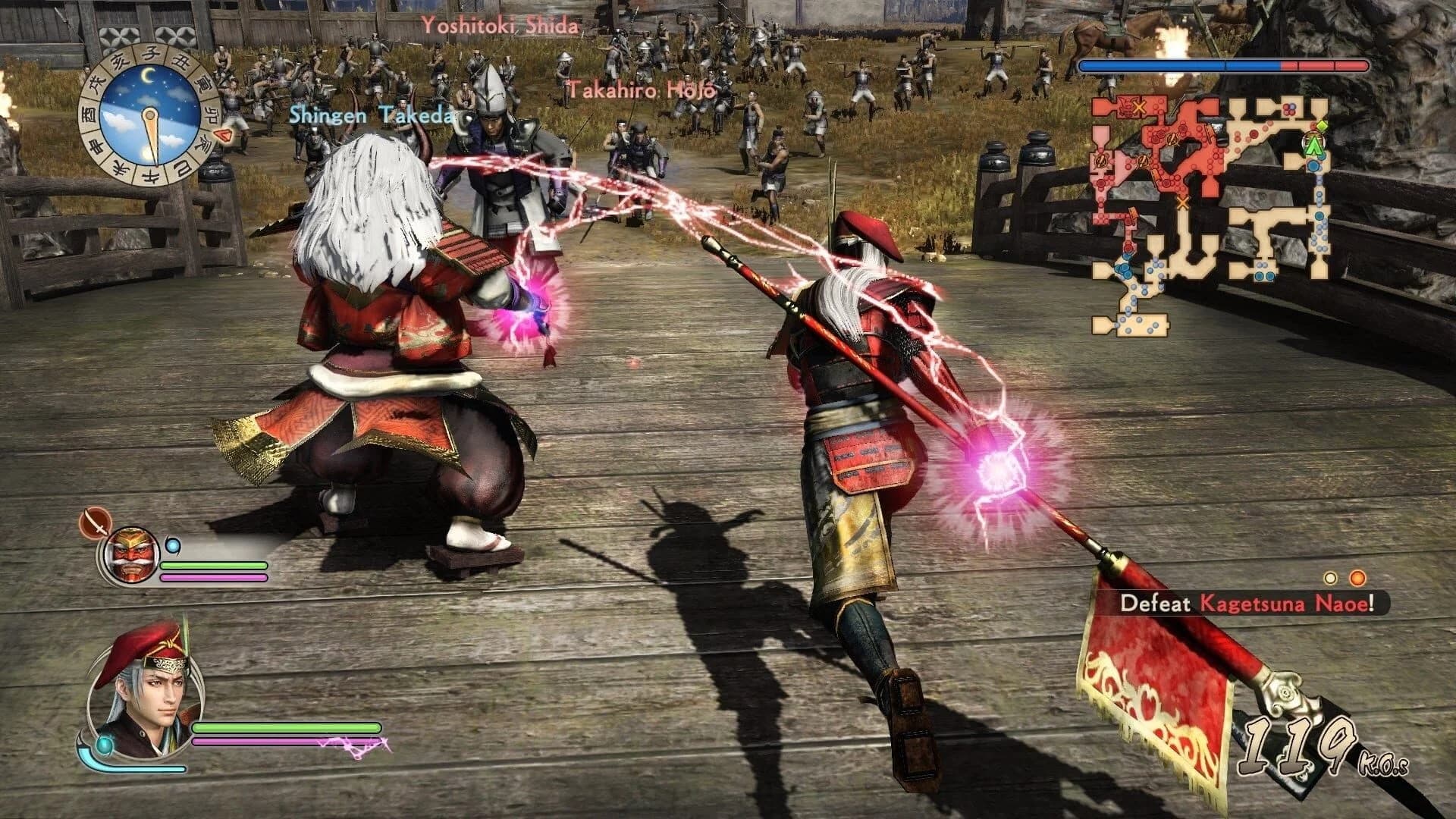1456x819 pixels.
Task: Click the blue Musou orb next to the top portrait
Action: 173,545
